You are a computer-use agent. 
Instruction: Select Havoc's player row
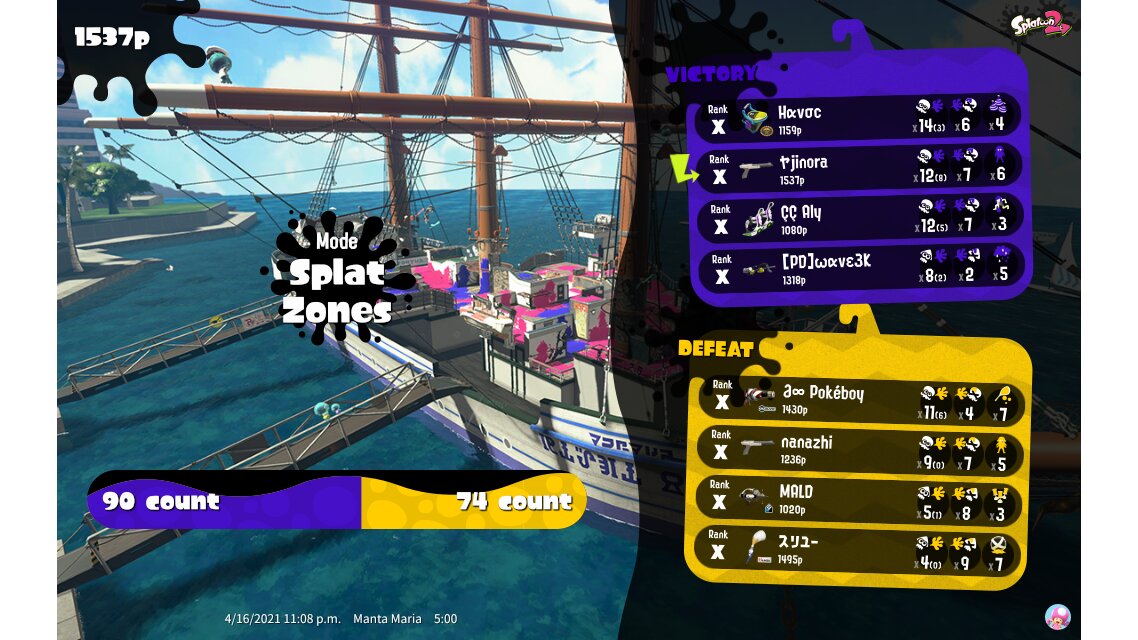(x=860, y=118)
